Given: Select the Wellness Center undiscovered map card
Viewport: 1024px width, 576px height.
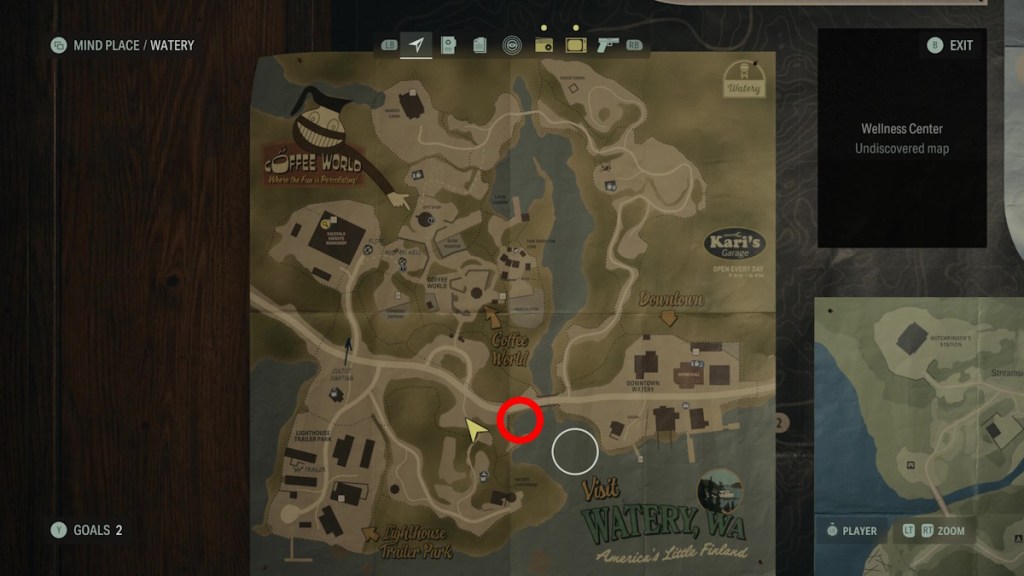Looking at the screenshot, I should click(x=902, y=138).
